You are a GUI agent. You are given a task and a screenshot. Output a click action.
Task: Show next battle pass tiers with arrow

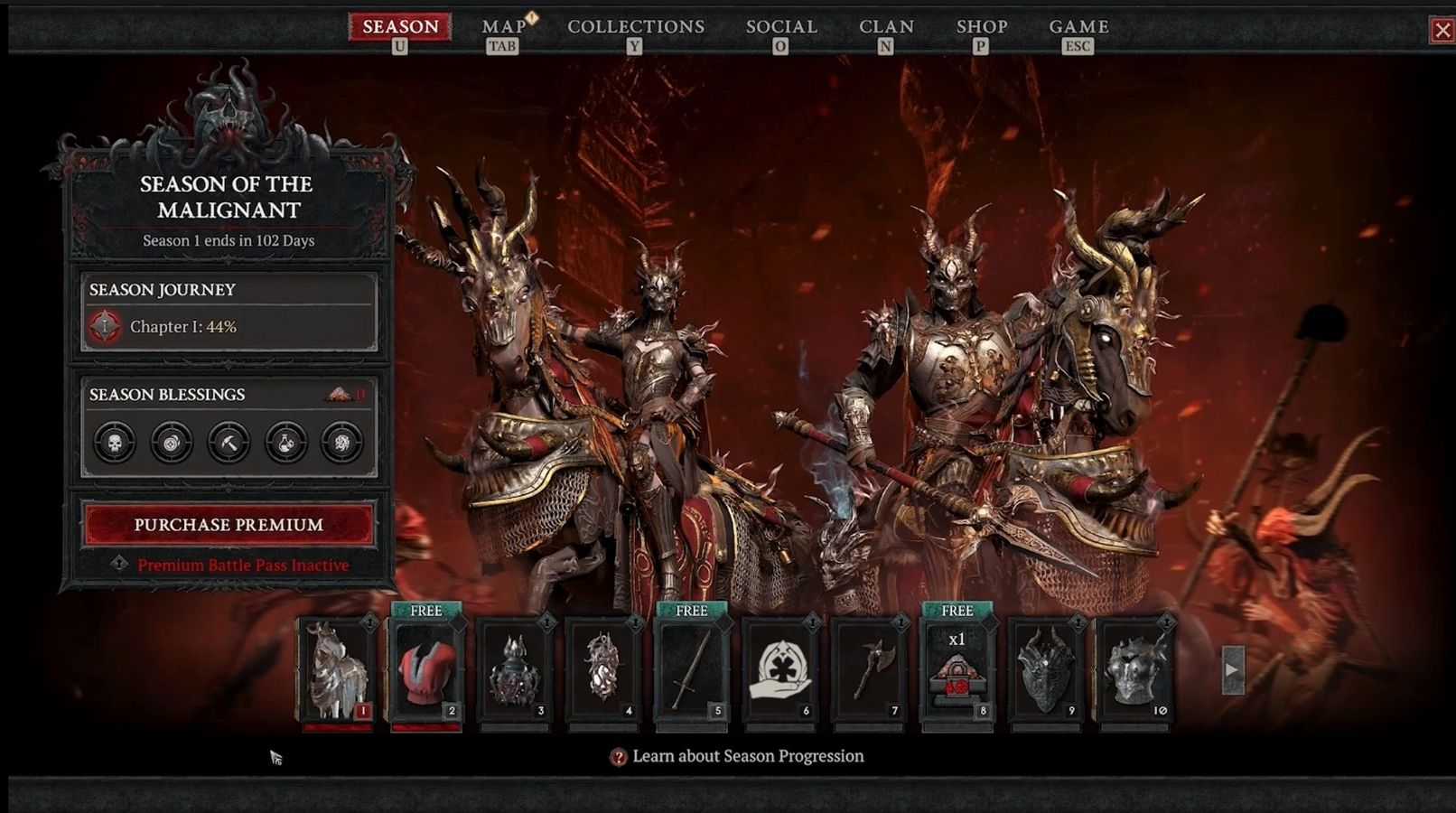click(1232, 670)
